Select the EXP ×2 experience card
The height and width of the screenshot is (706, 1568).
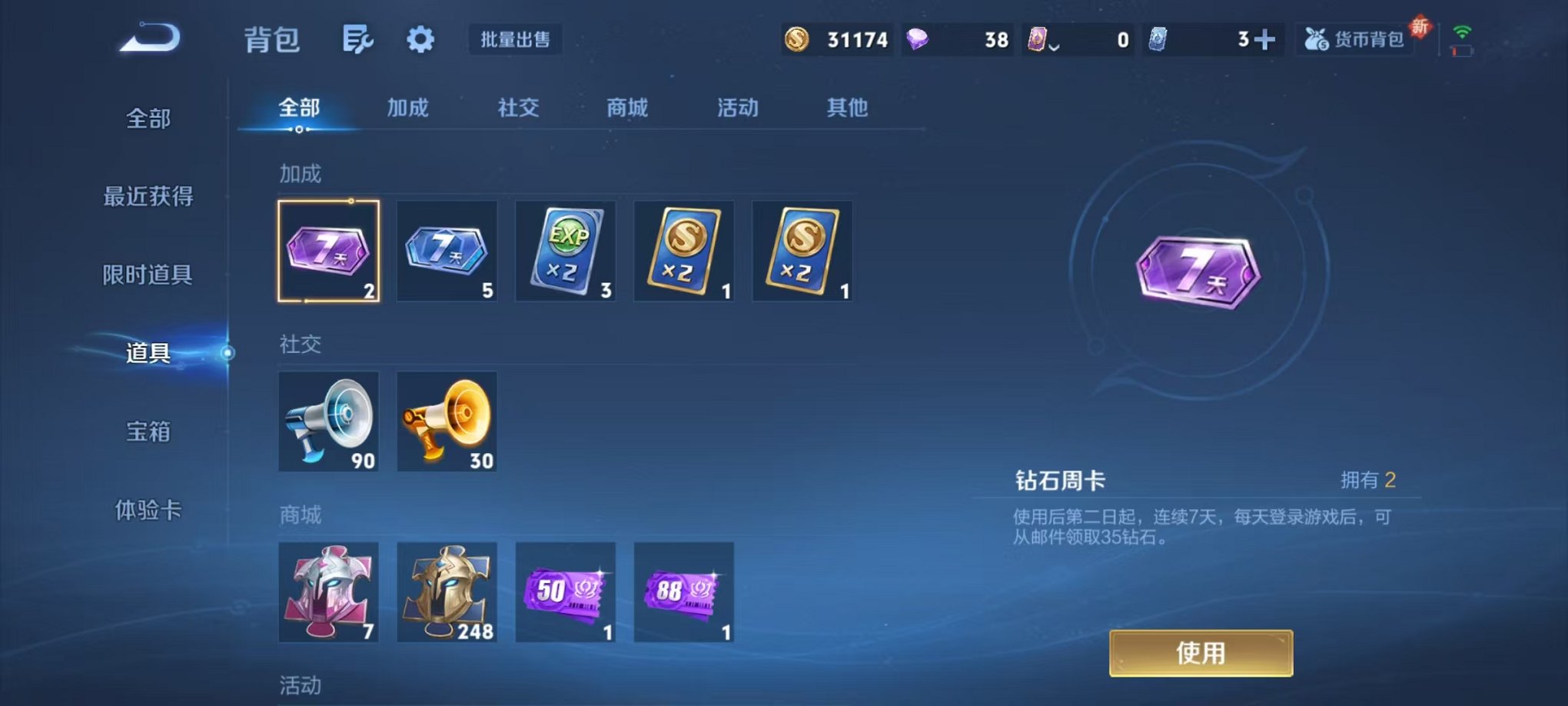coord(565,251)
